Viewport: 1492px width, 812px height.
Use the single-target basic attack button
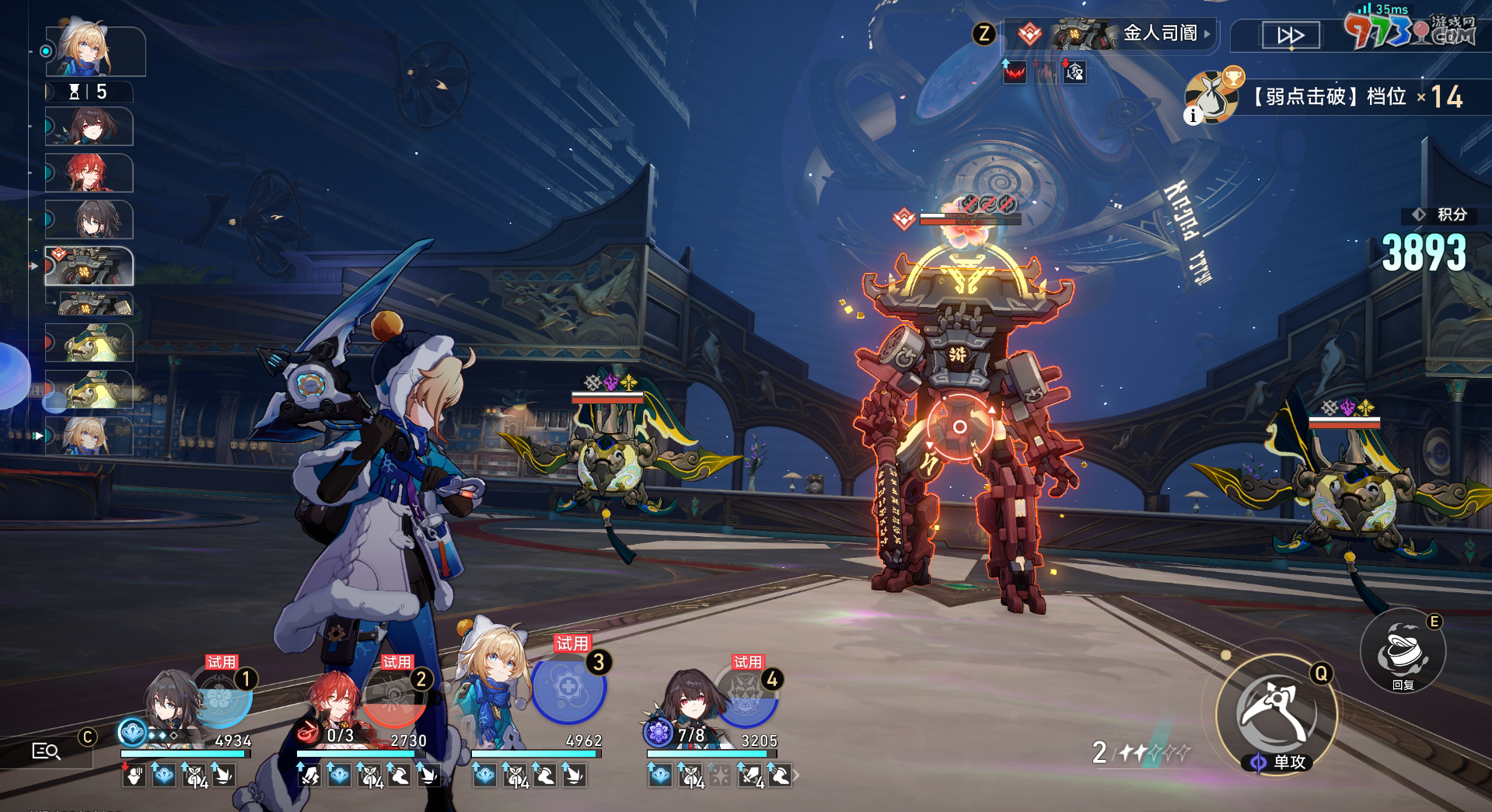1275,712
